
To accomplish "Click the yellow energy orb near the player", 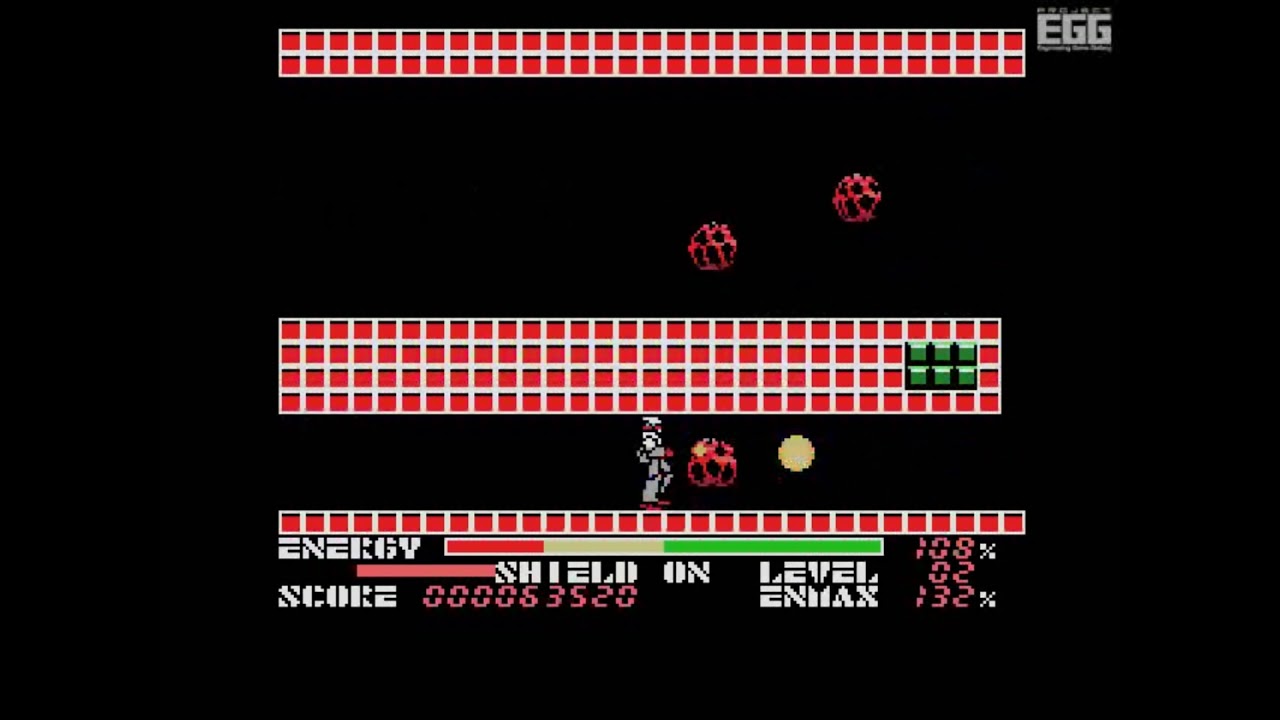I will click(796, 455).
